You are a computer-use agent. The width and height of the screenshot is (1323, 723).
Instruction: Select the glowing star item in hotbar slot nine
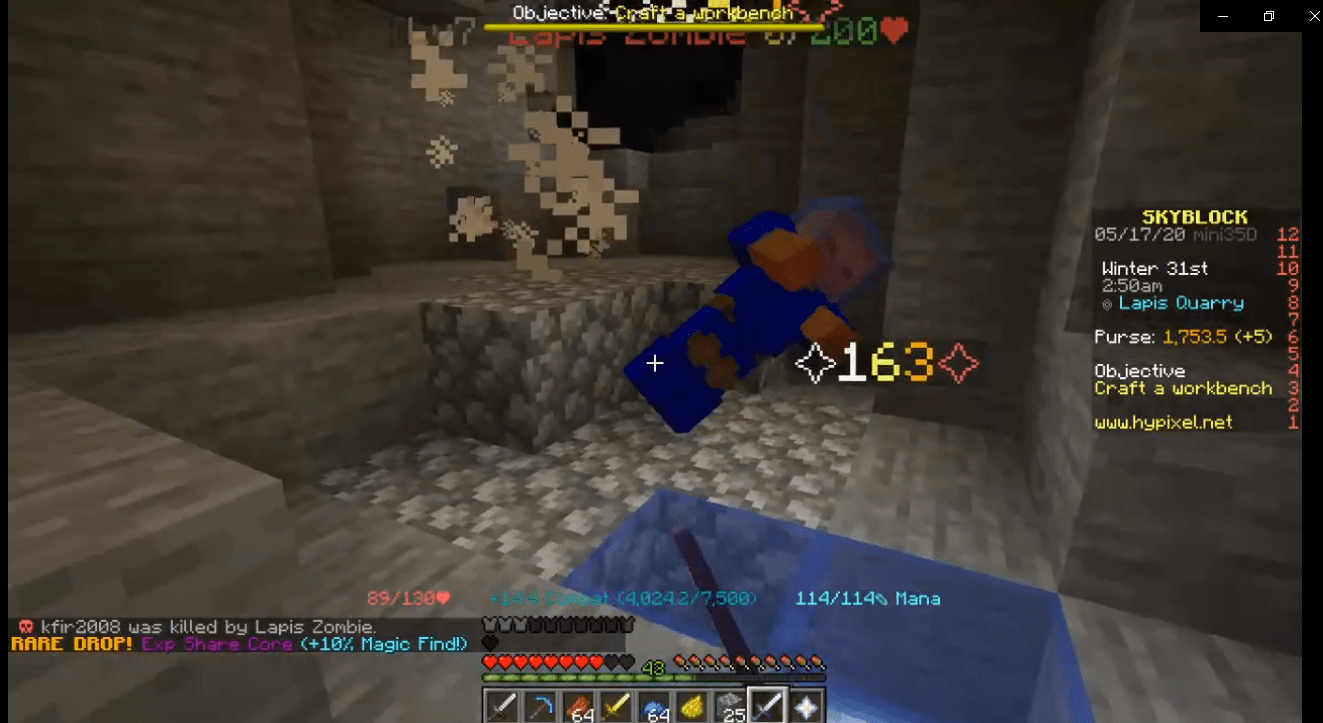coord(805,705)
